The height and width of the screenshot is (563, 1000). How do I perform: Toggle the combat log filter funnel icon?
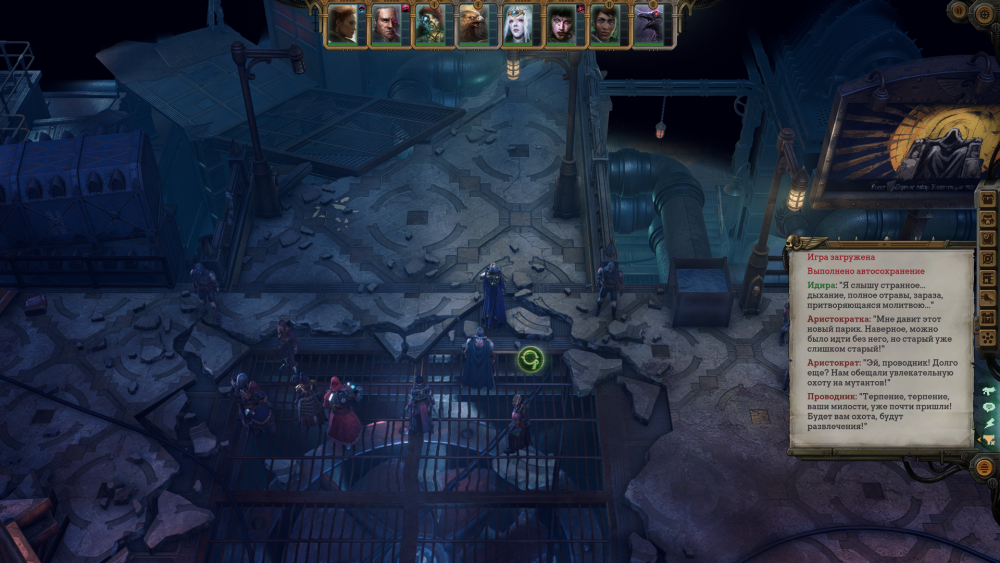[989, 440]
